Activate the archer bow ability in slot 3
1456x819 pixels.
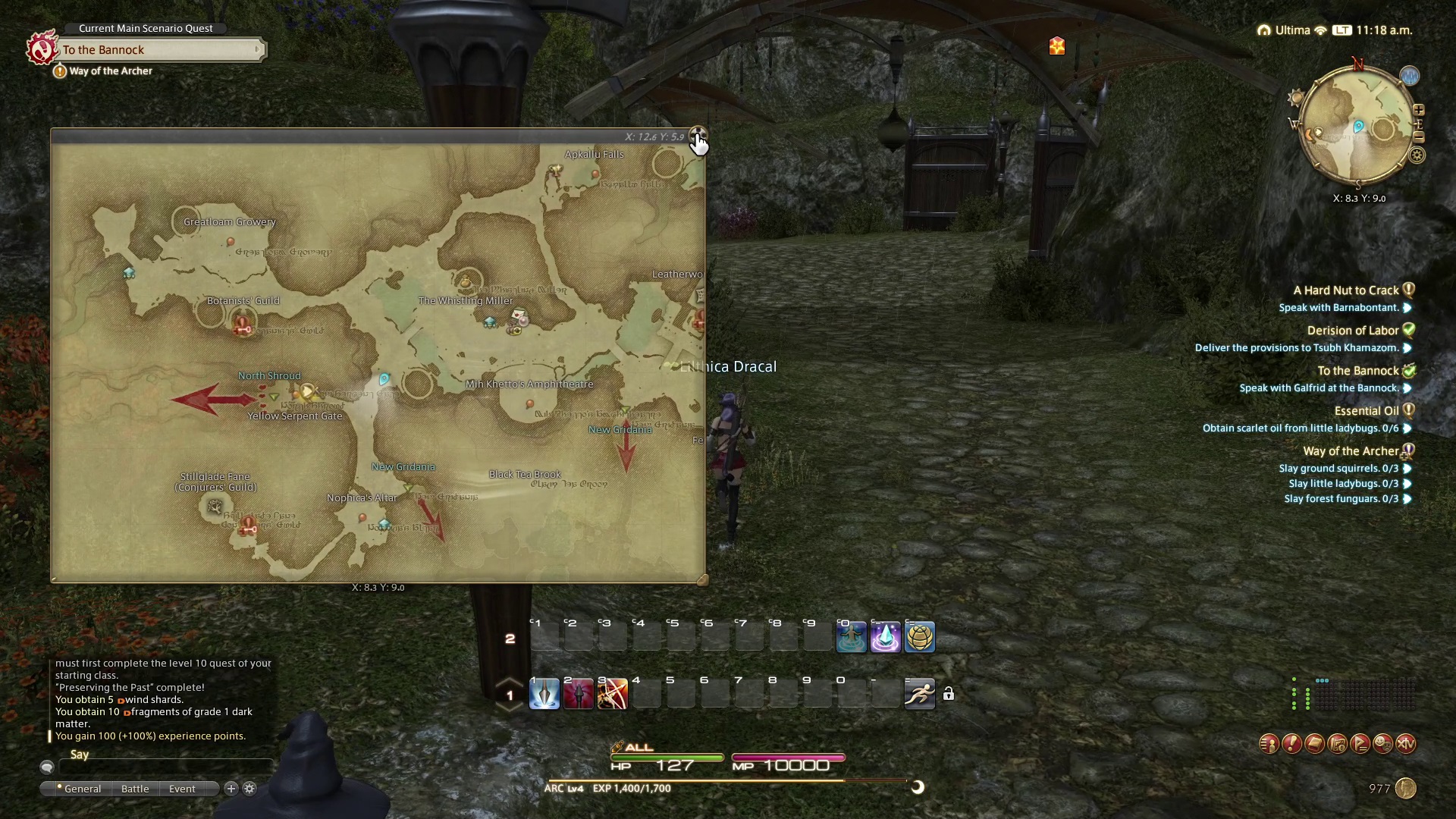pos(612,694)
